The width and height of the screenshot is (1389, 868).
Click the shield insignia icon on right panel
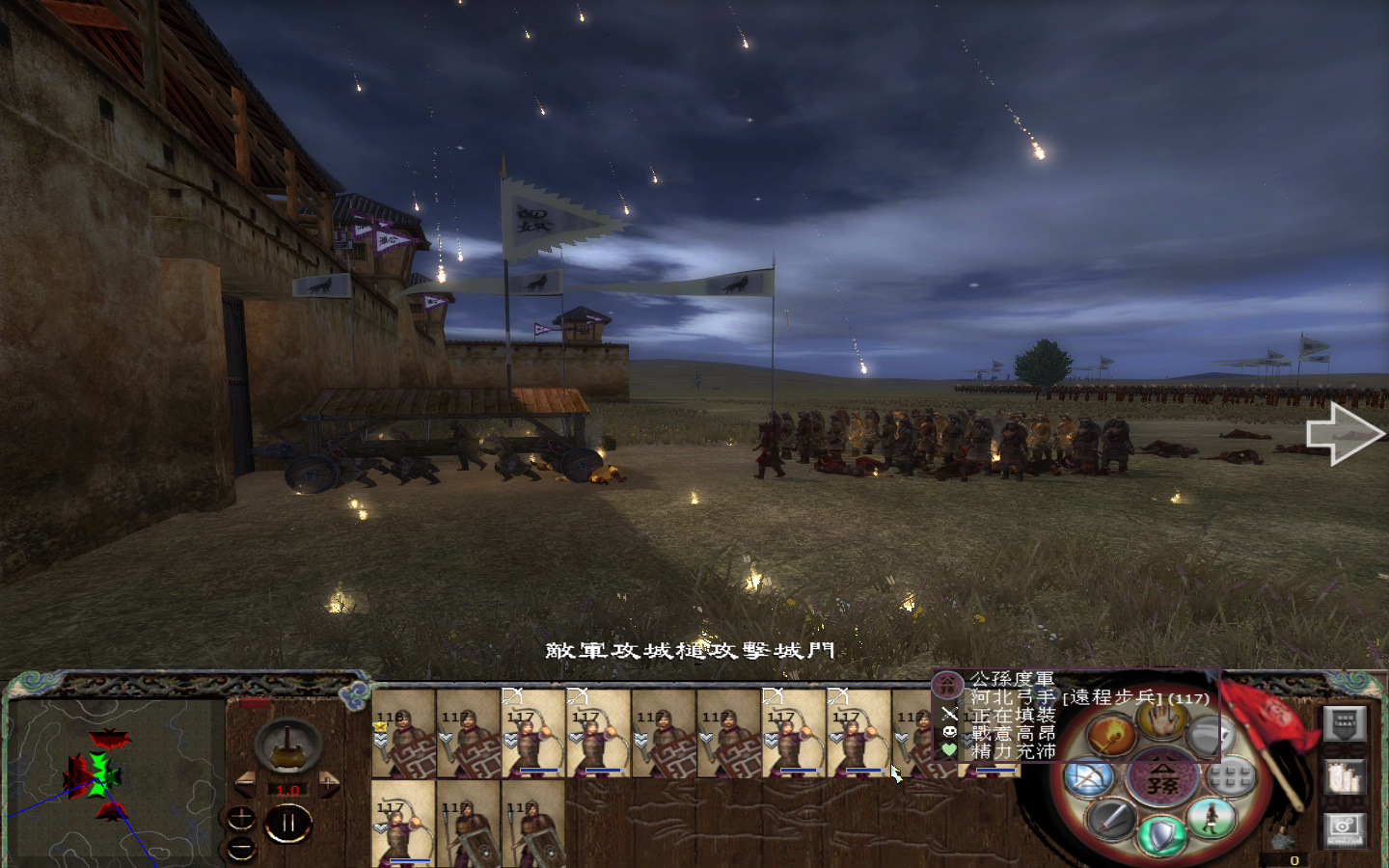1344,725
